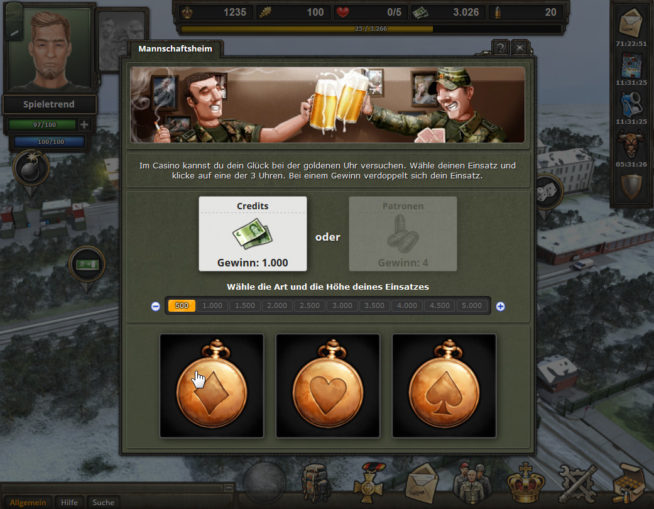Pick the diamond pocket watch

[x=211, y=385]
